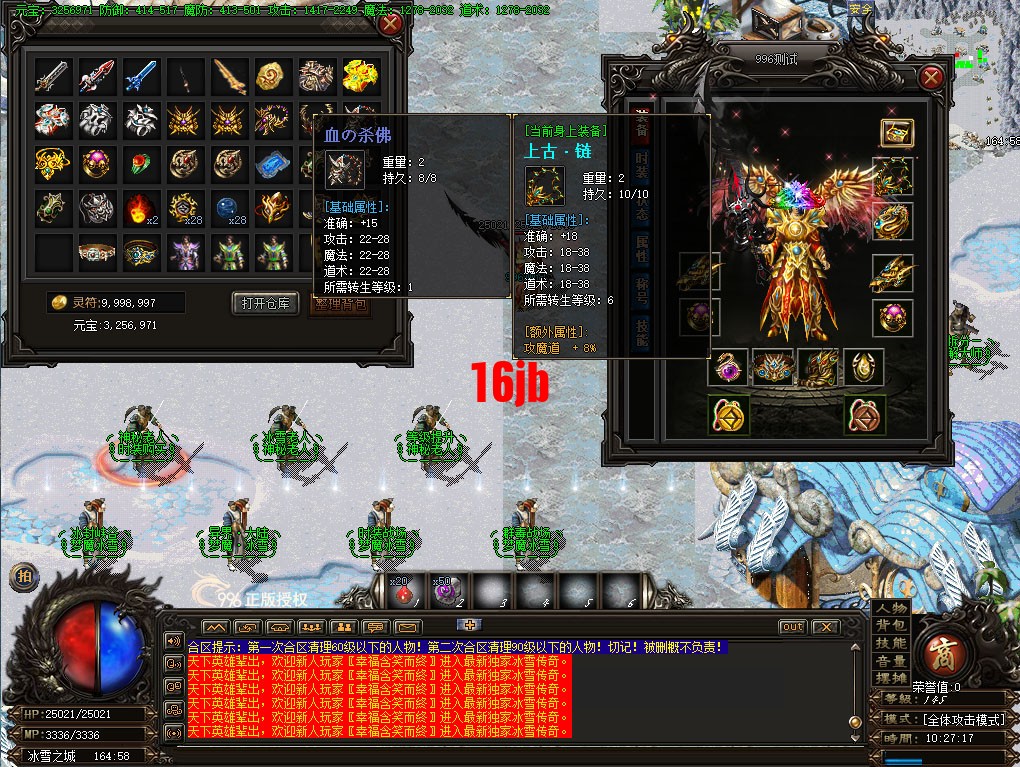This screenshot has height=767, width=1020.
Task: Close the character equipment window
Action: (931, 78)
